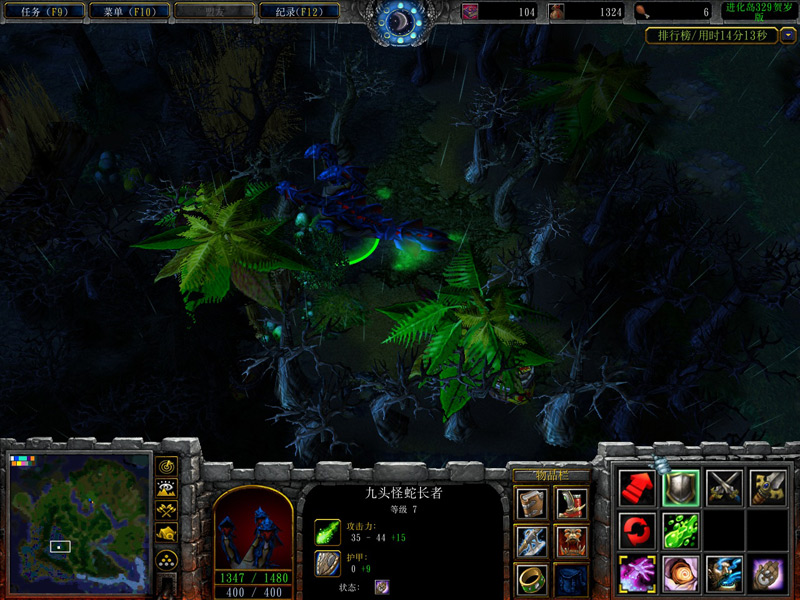The width and height of the screenshot is (800, 600).
Task: Use the leather tome inventory item
Action: pos(531,503)
